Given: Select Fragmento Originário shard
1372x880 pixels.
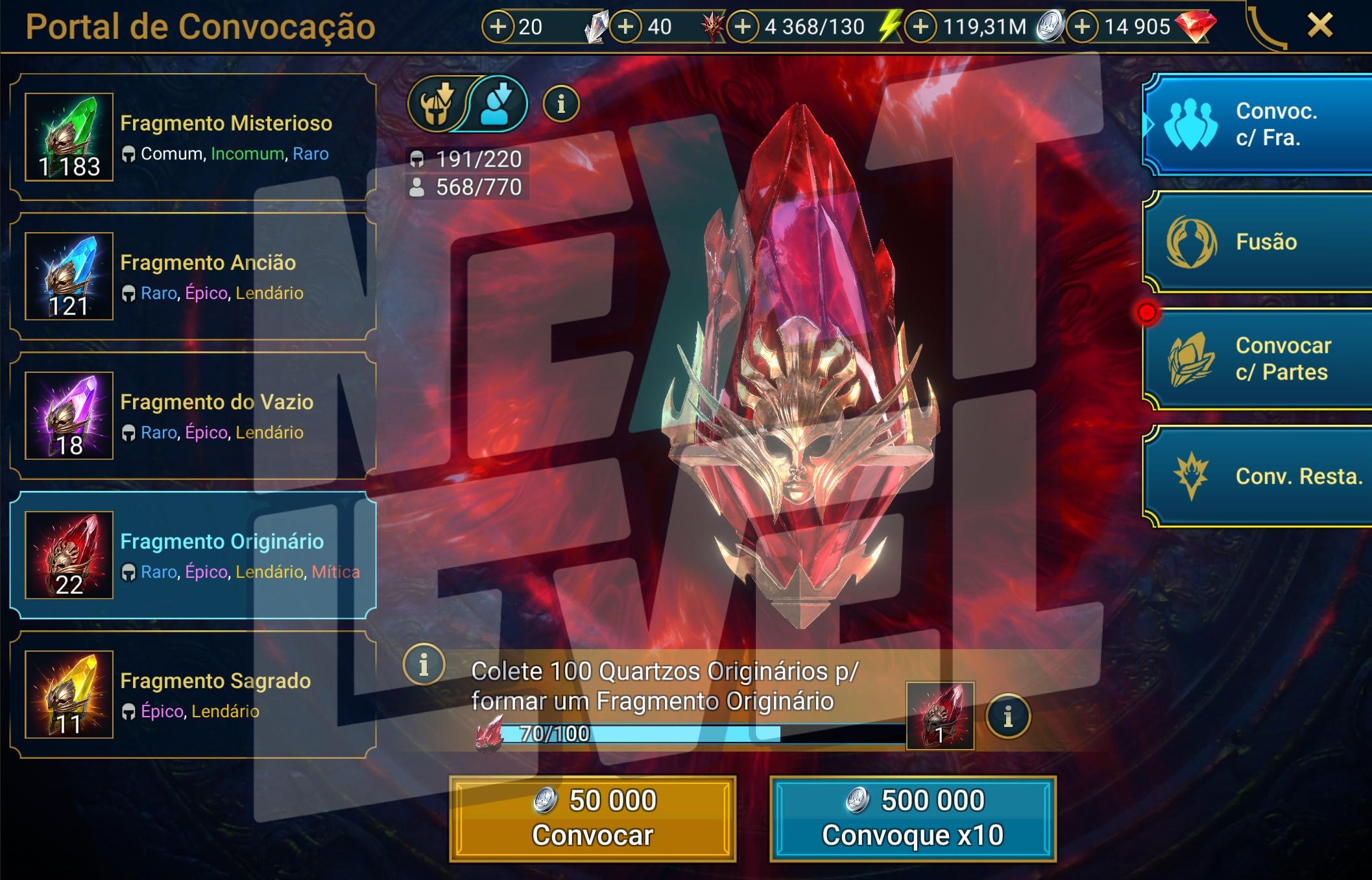Looking at the screenshot, I should tap(193, 556).
